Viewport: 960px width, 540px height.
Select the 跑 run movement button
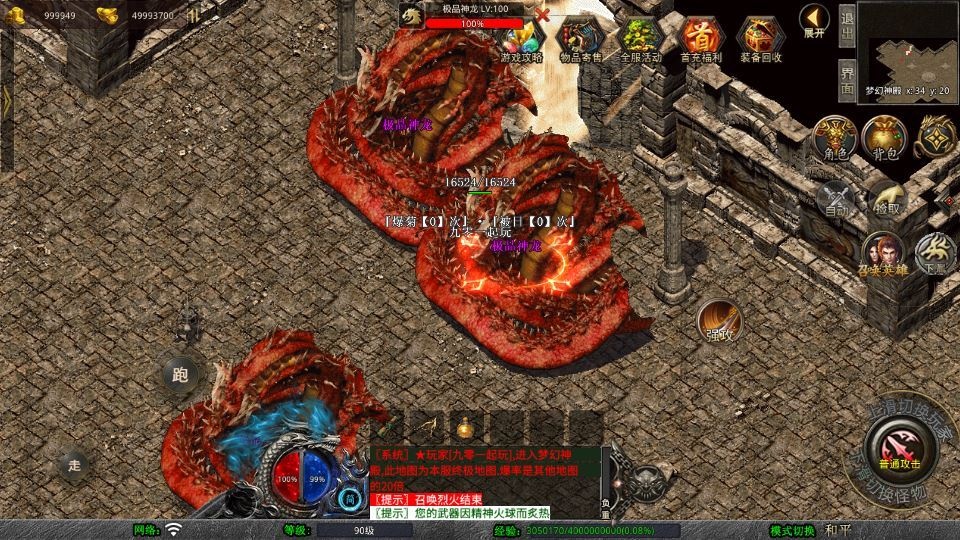click(x=180, y=376)
